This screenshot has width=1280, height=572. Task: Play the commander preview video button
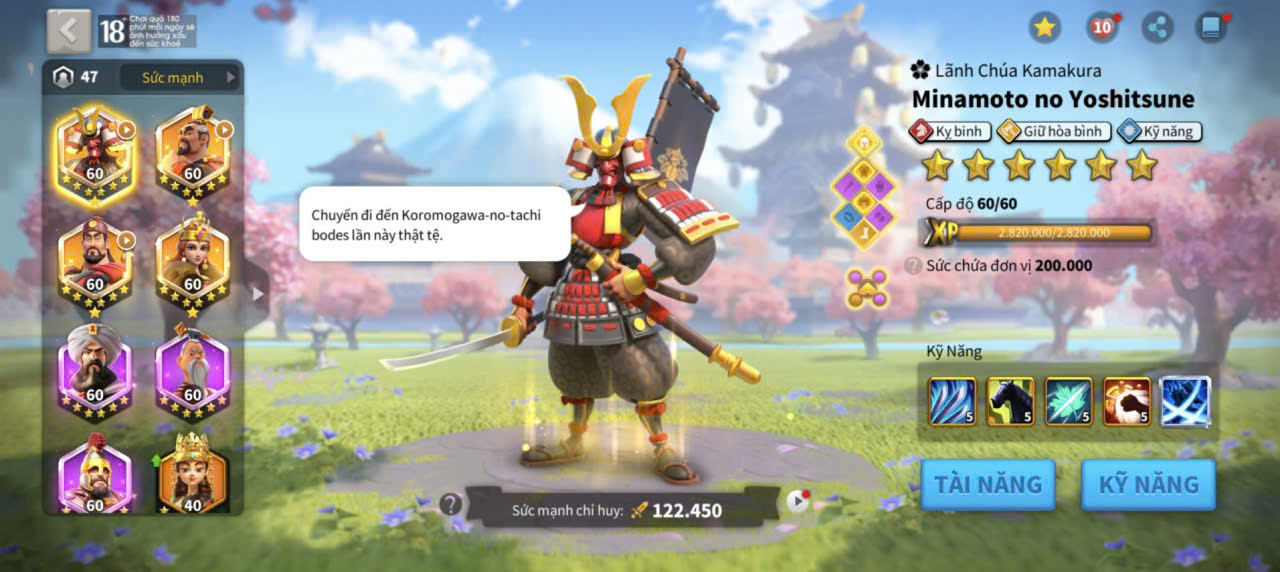[796, 501]
